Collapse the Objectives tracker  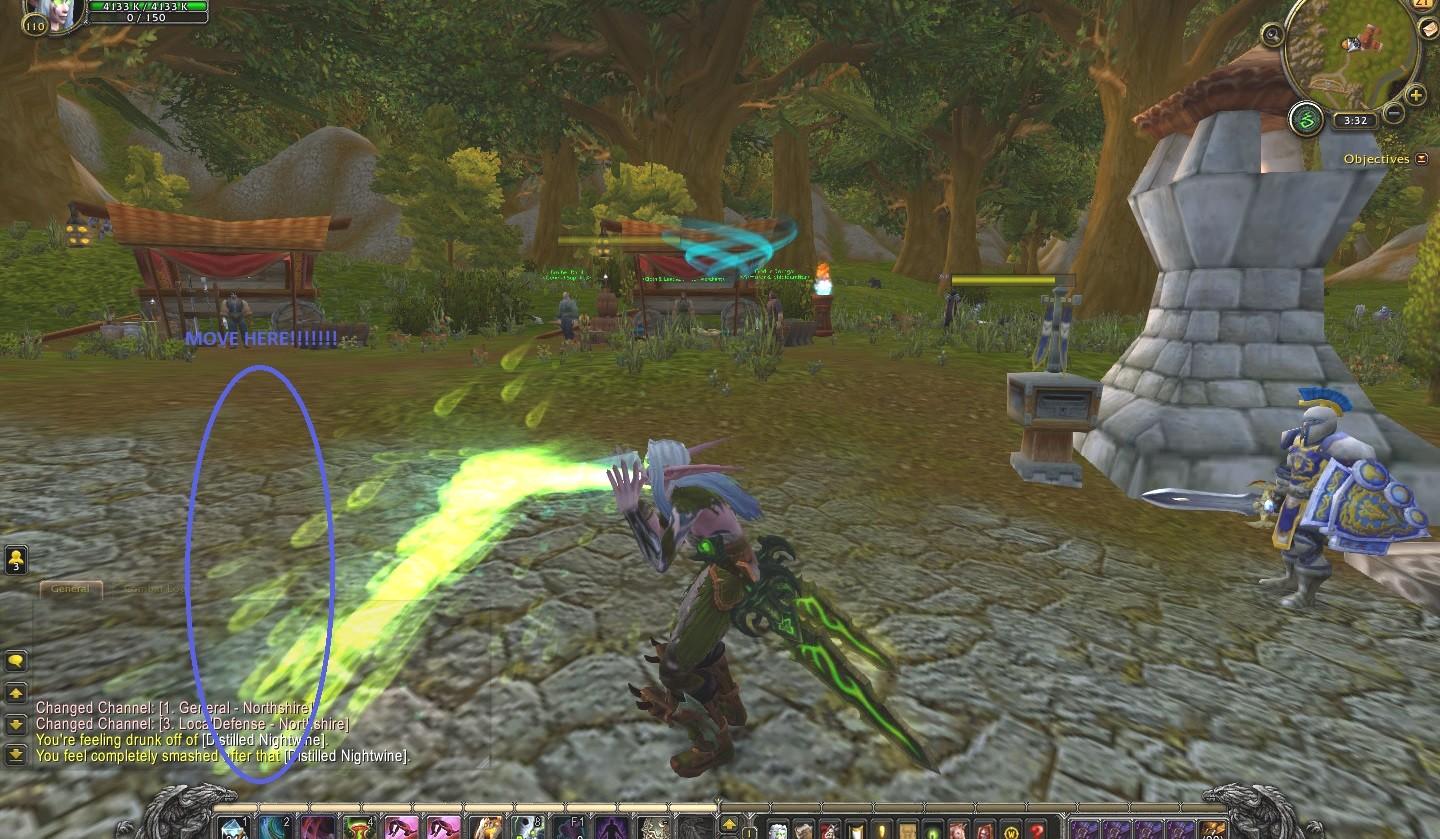pos(1422,159)
